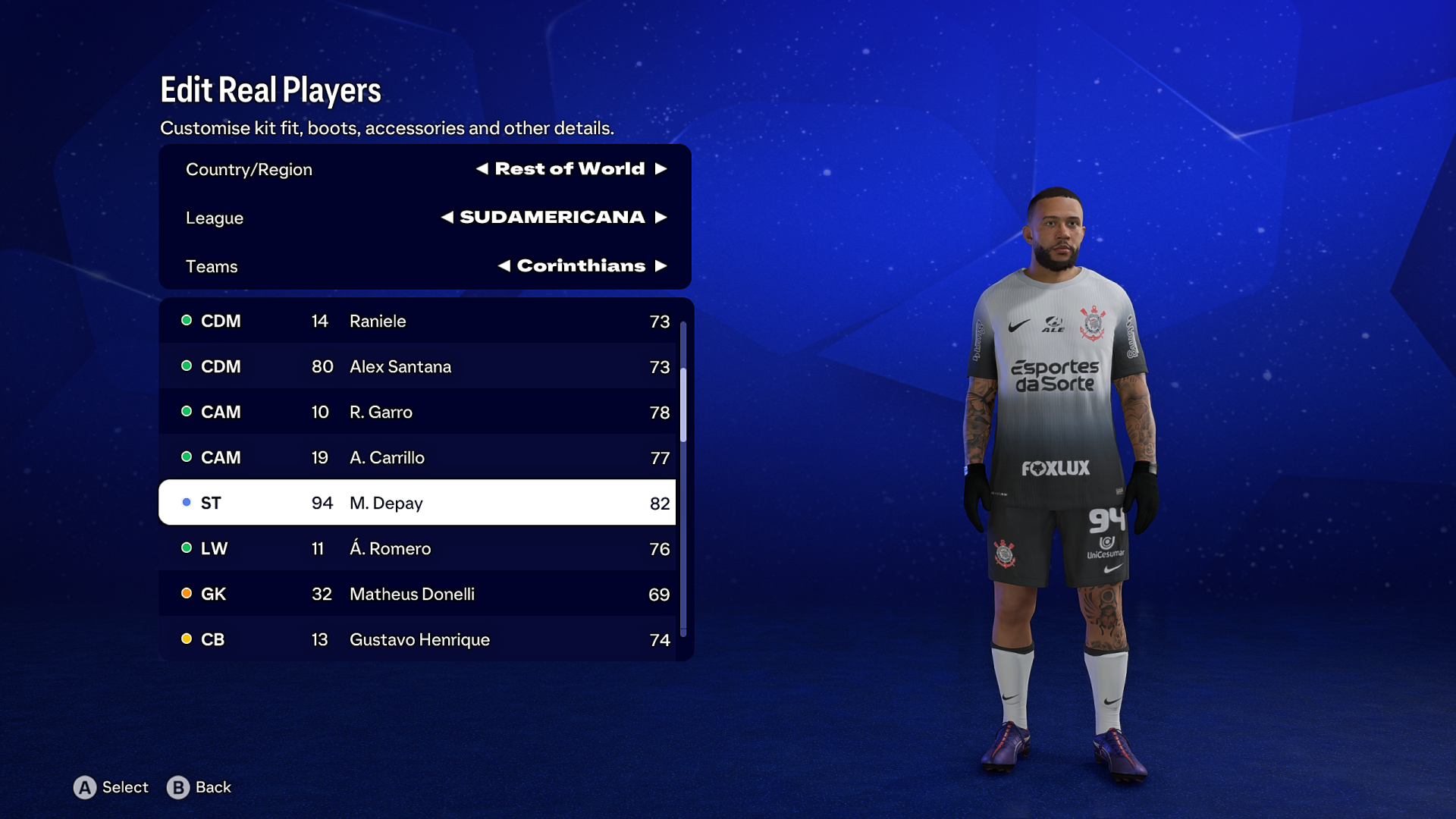
Task: Select Raniele in the player list
Action: (x=417, y=321)
